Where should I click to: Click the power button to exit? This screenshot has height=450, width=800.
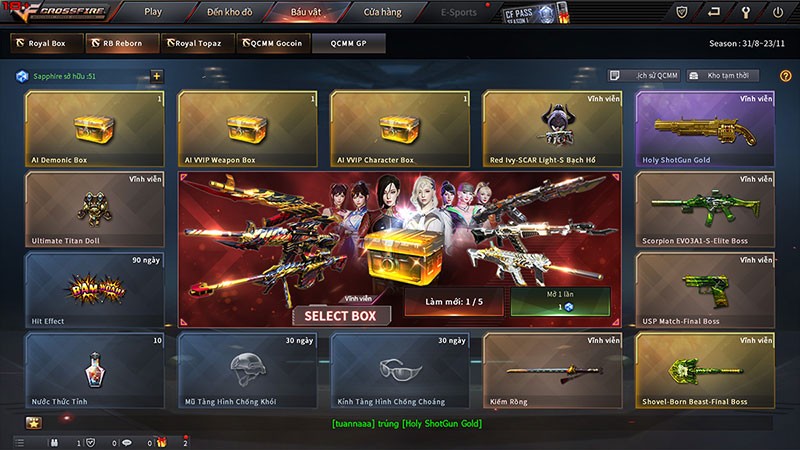pyautogui.click(x=779, y=13)
